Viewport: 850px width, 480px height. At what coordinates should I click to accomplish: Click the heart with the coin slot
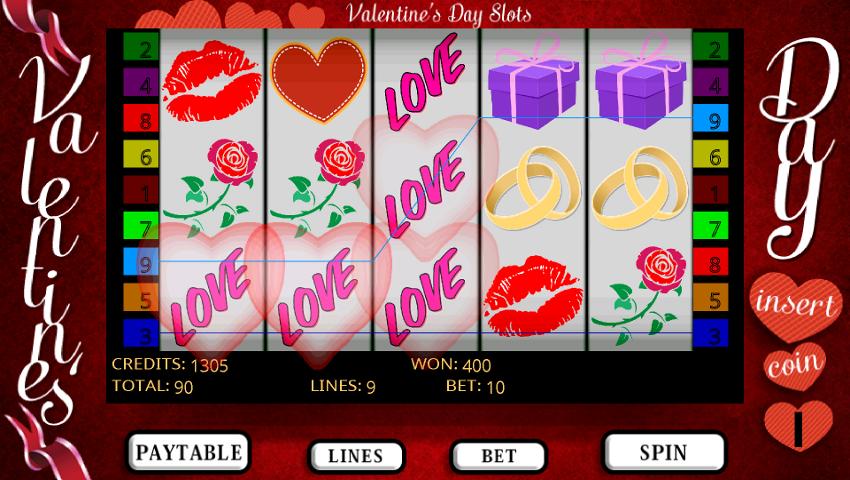[797, 424]
